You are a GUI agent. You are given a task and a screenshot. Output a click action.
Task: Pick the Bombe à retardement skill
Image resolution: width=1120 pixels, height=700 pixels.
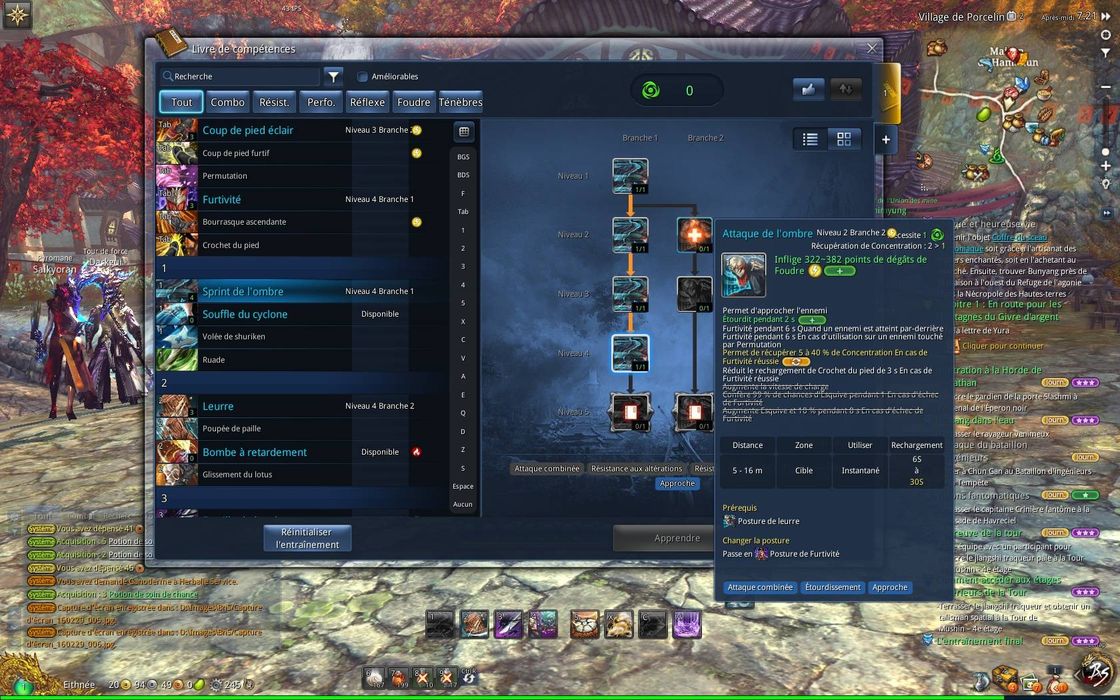254,452
